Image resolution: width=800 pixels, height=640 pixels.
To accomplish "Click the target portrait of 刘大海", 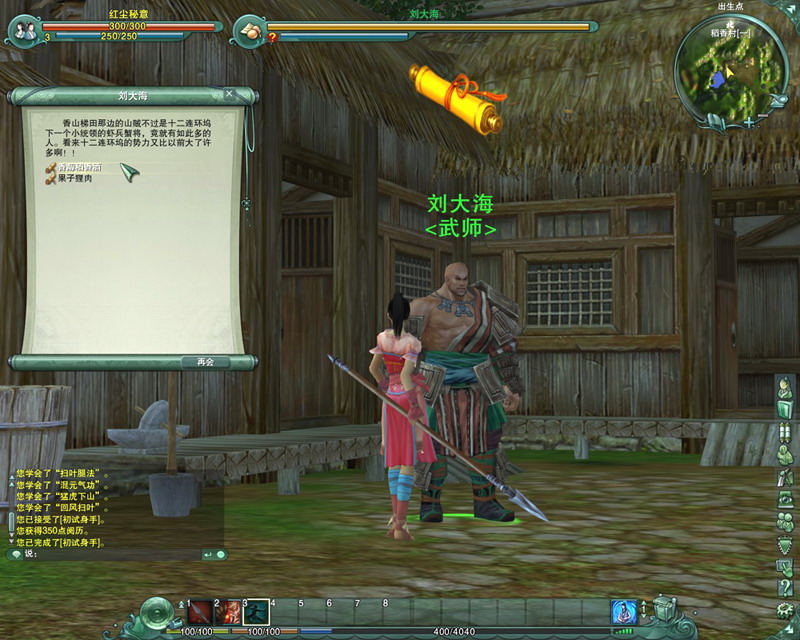I will [x=250, y=30].
